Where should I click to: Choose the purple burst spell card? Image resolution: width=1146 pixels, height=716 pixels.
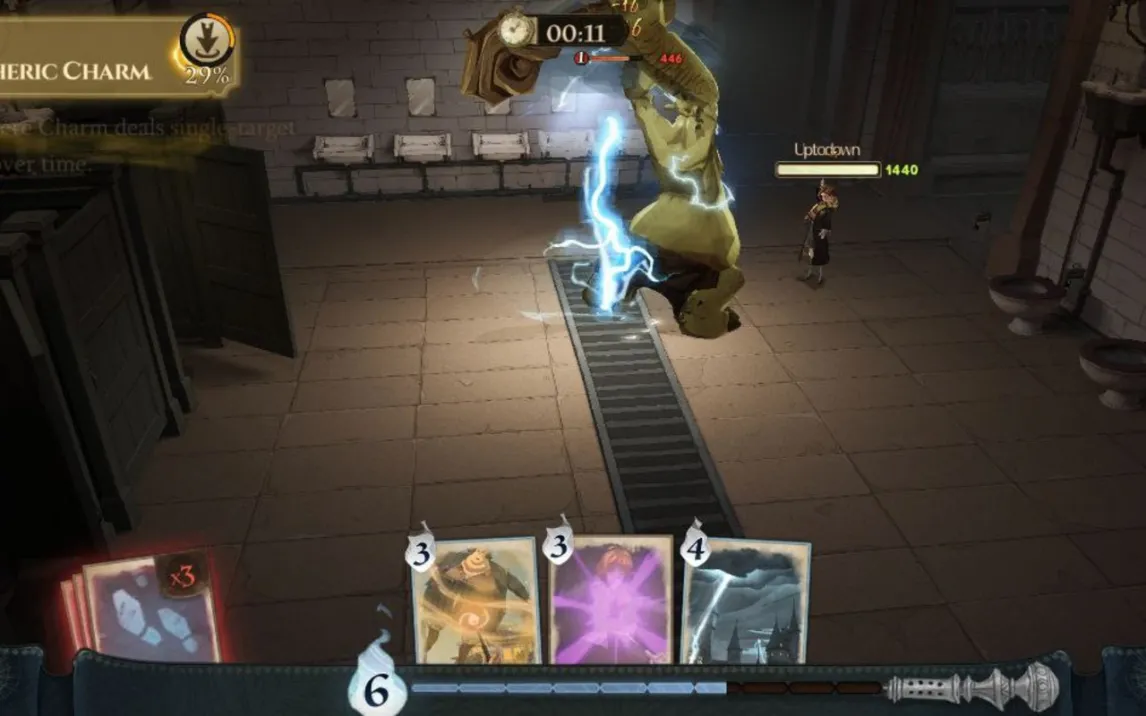point(610,600)
